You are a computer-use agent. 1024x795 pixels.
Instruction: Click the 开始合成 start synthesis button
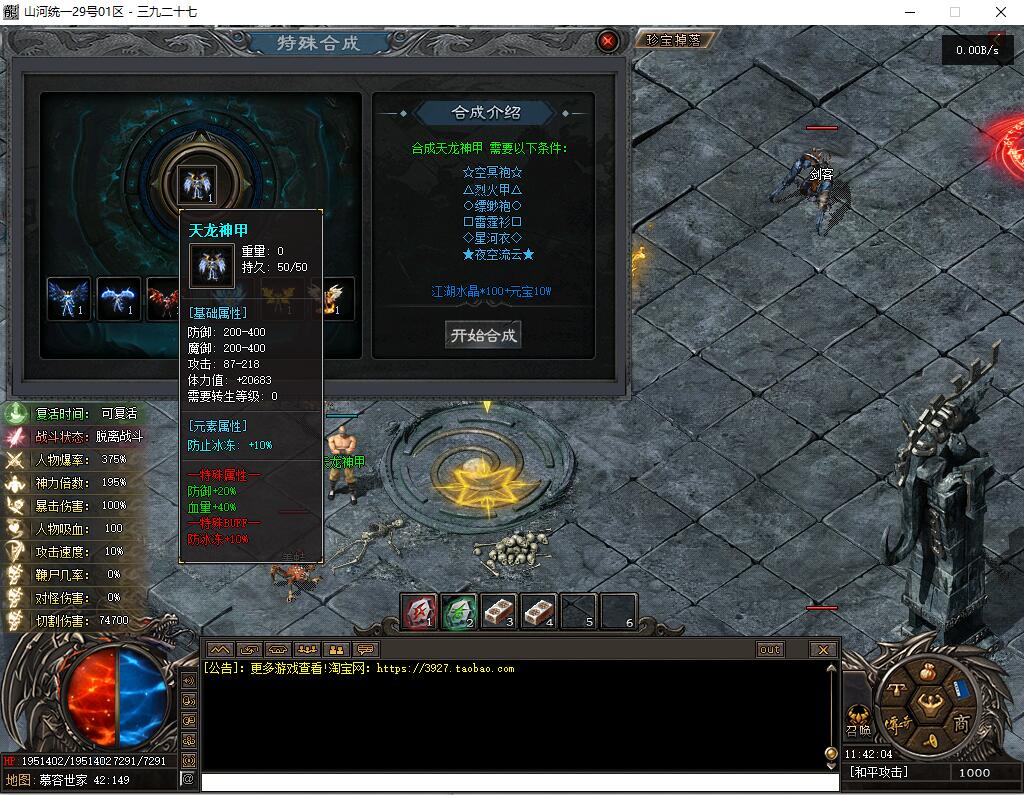pyautogui.click(x=483, y=335)
